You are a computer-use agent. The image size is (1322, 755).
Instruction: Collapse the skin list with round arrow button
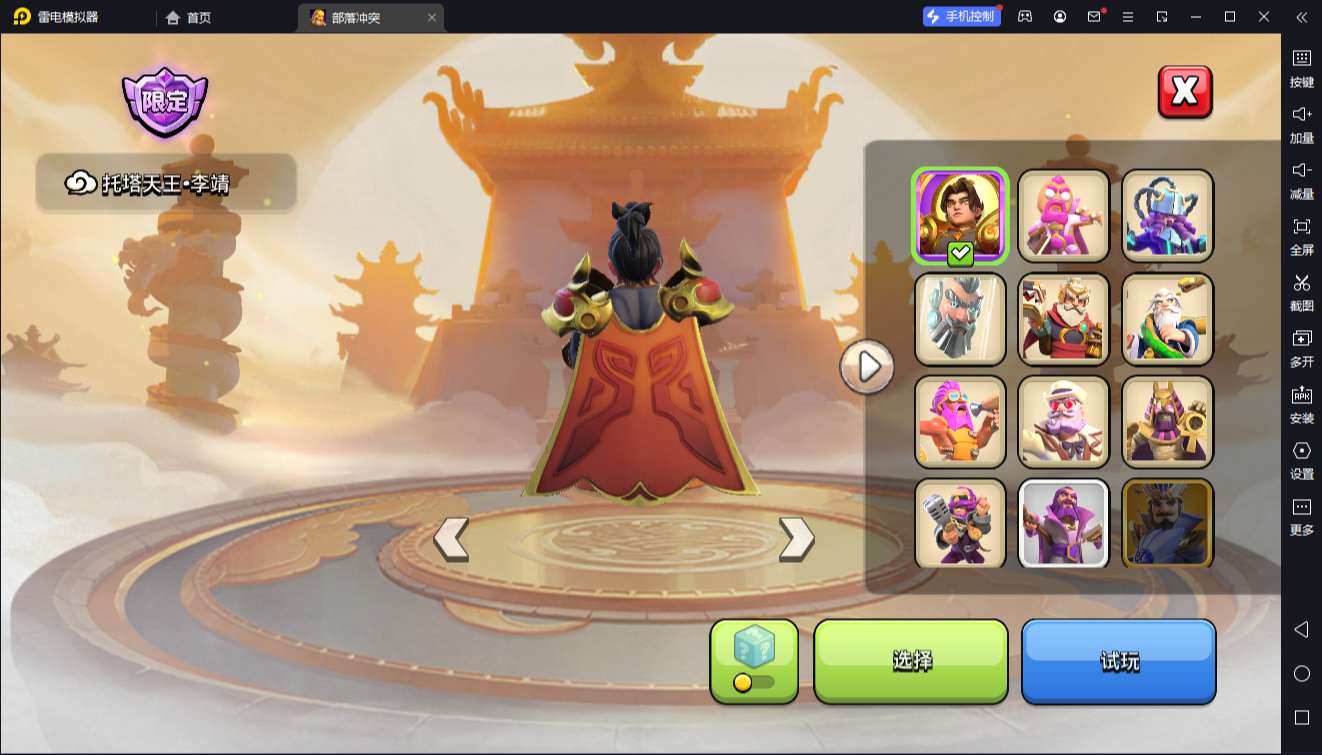tap(866, 367)
